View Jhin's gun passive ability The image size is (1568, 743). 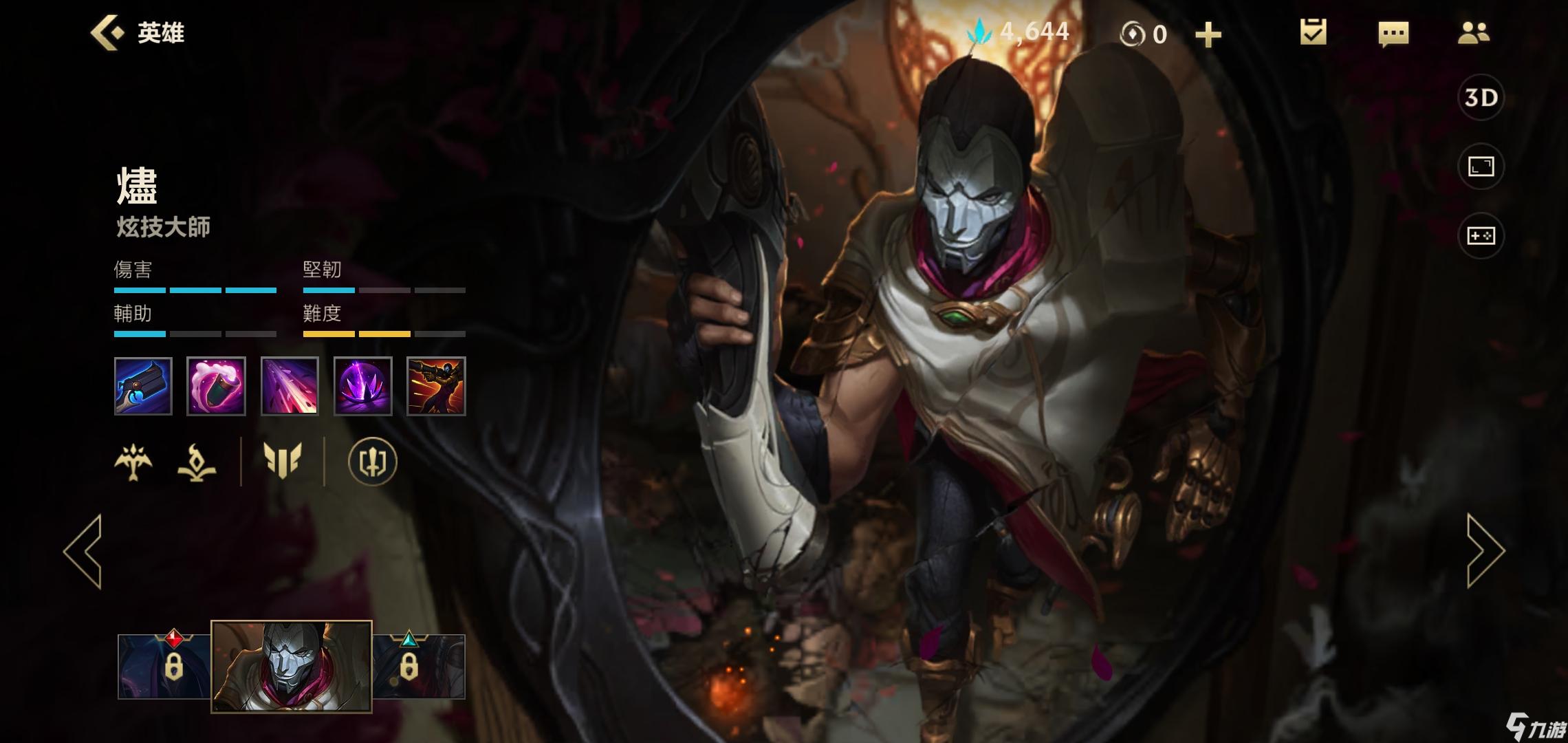143,386
